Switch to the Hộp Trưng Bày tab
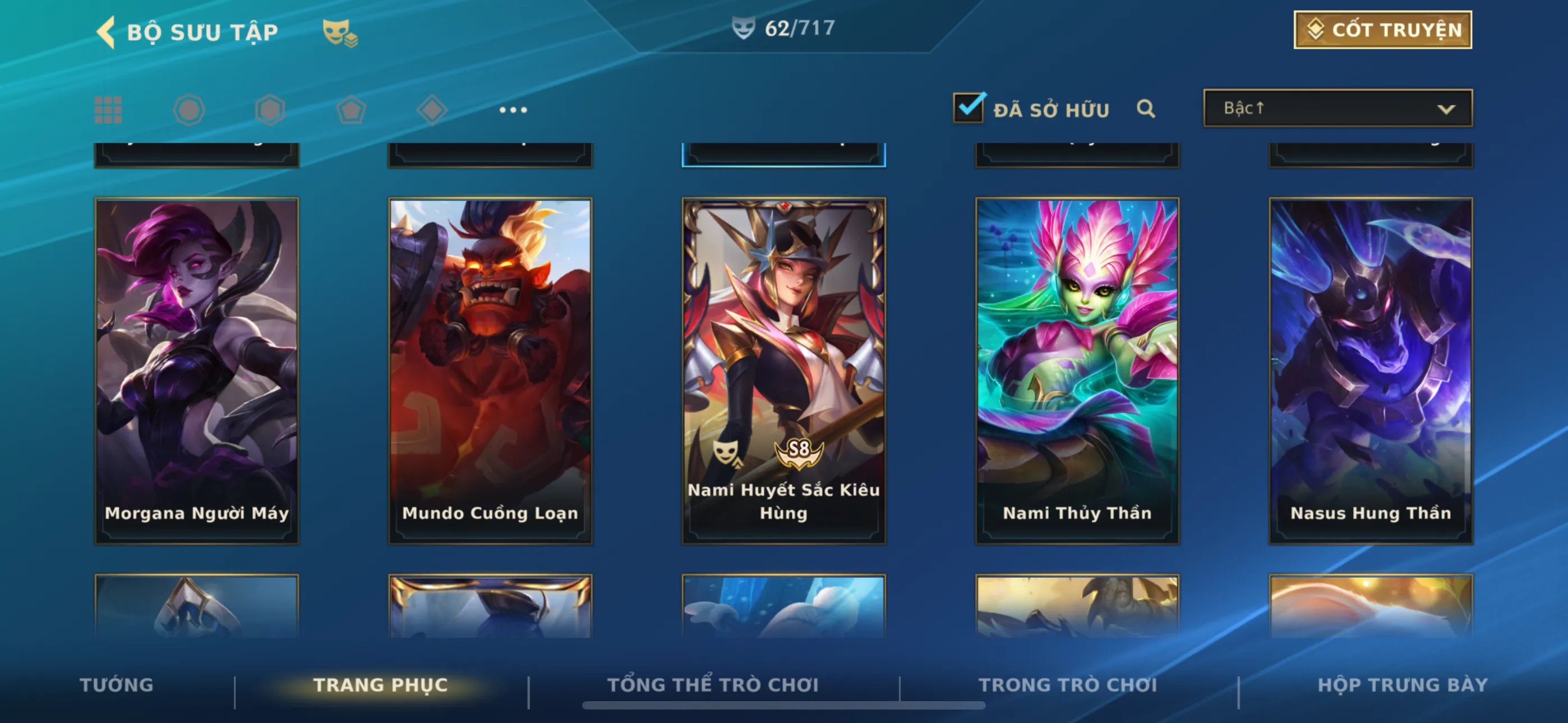Screen dimensions: 1568x723 point(1403,685)
